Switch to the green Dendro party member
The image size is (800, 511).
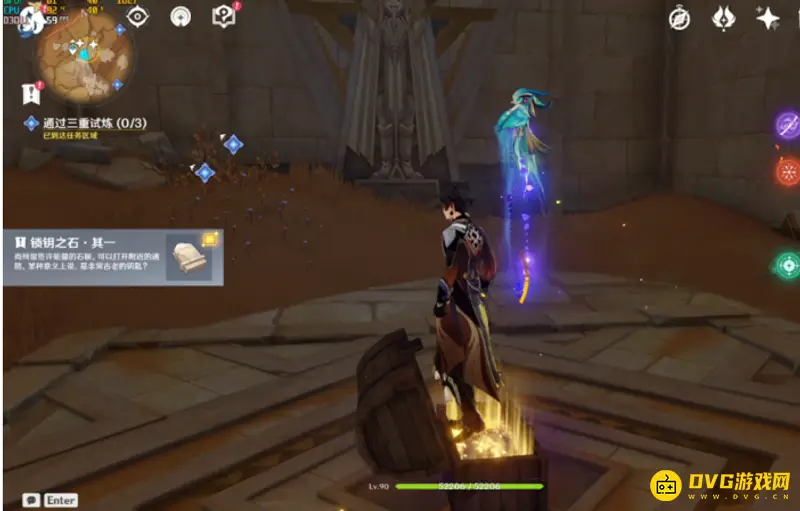coord(787,266)
